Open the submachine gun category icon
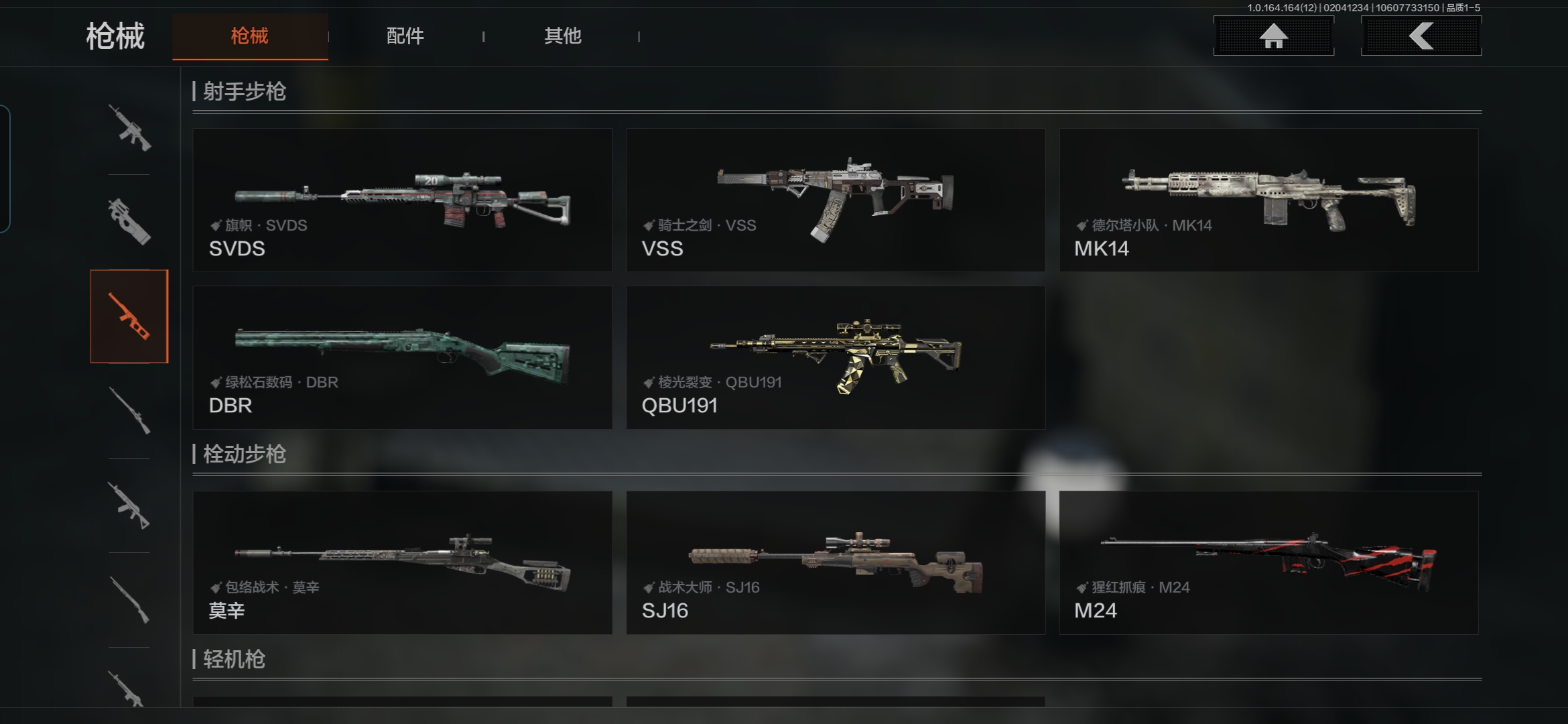1568x724 pixels. [129, 221]
